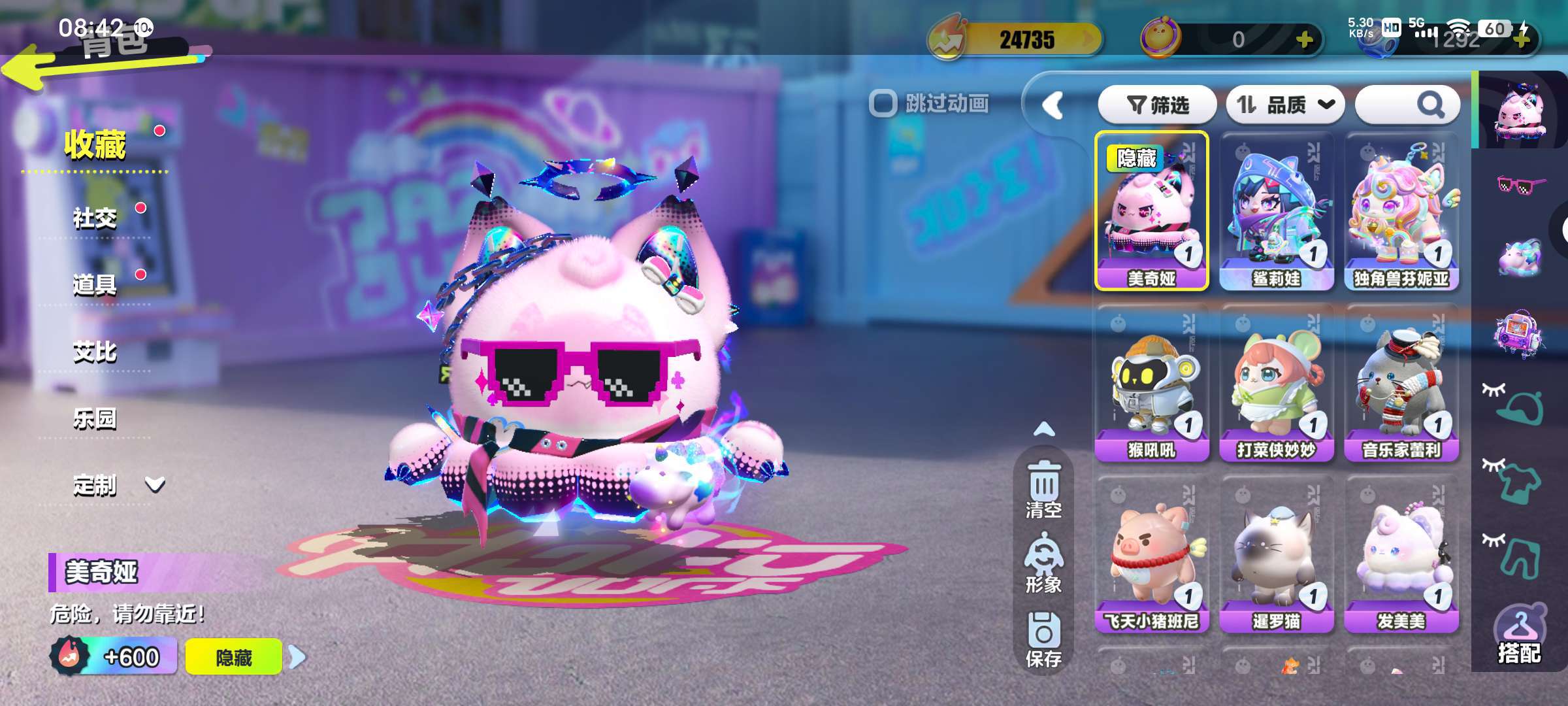Select the 艾比 menu entry
1568x706 pixels.
click(x=95, y=352)
